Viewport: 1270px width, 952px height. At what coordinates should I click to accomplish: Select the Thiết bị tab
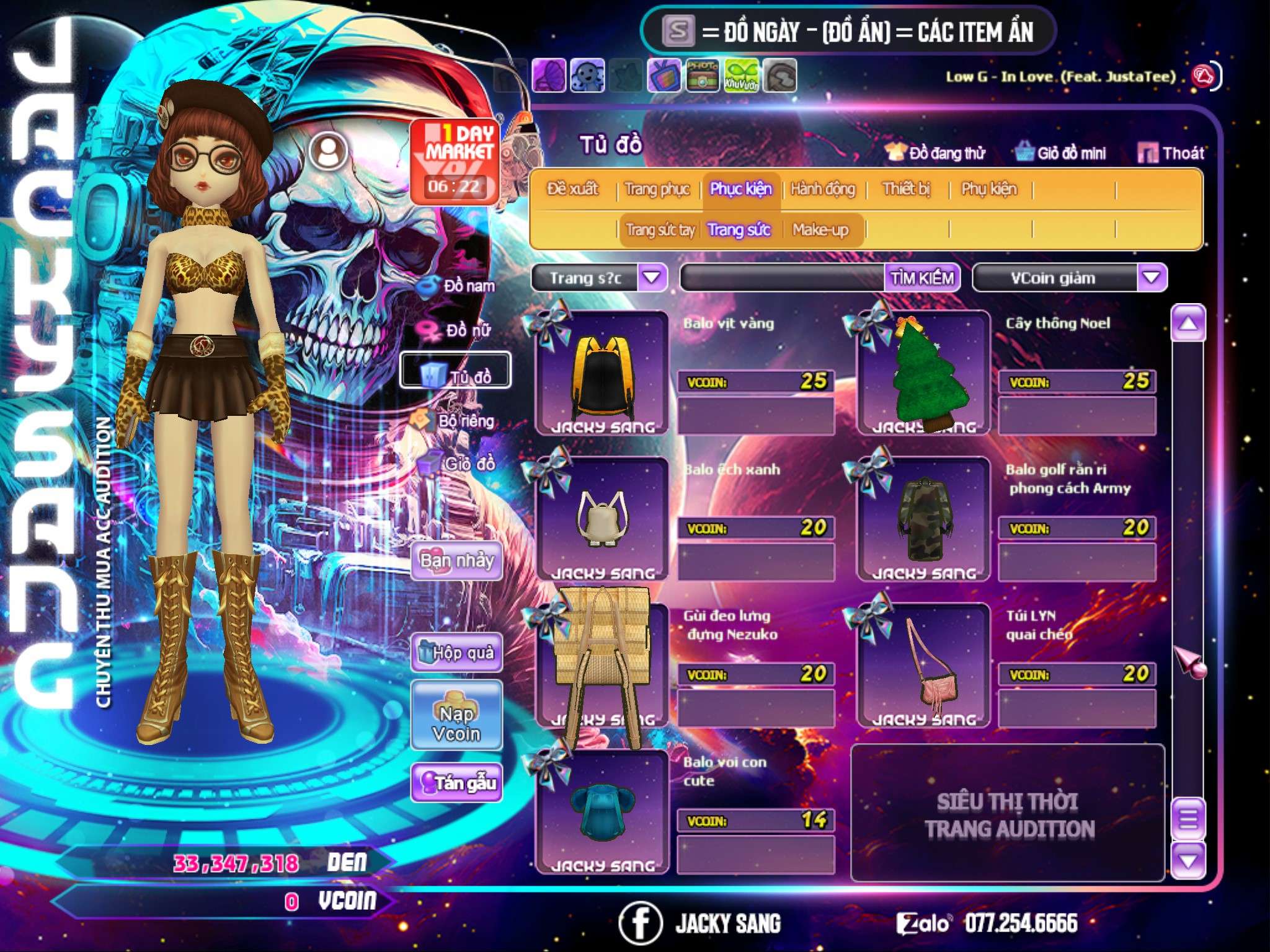tap(906, 188)
